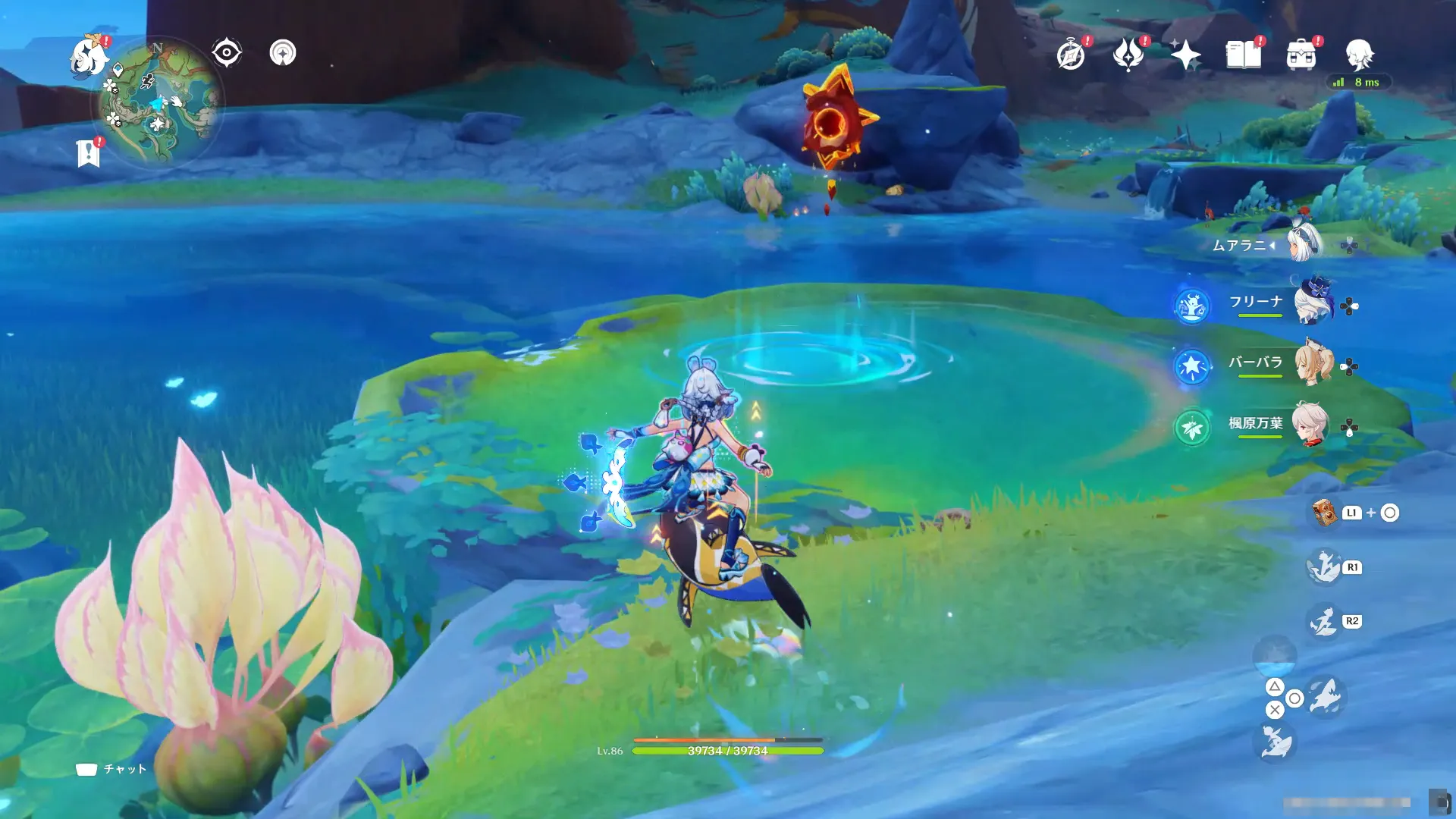
Task: Open the Battle Pass emblem icon
Action: click(1128, 55)
